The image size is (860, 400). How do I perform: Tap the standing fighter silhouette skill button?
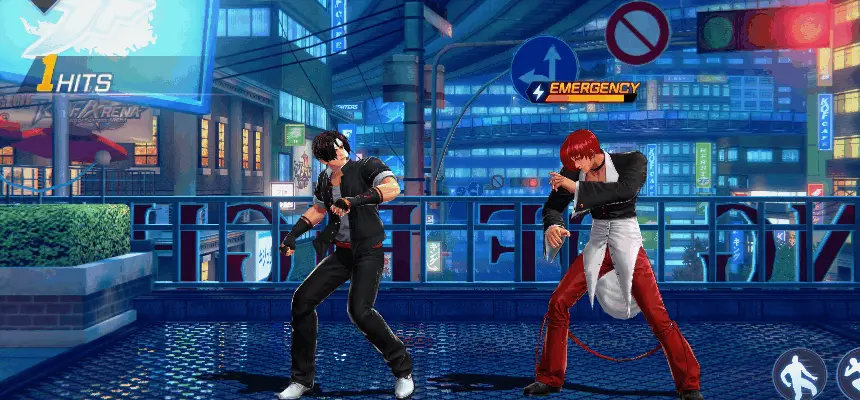pos(798,374)
